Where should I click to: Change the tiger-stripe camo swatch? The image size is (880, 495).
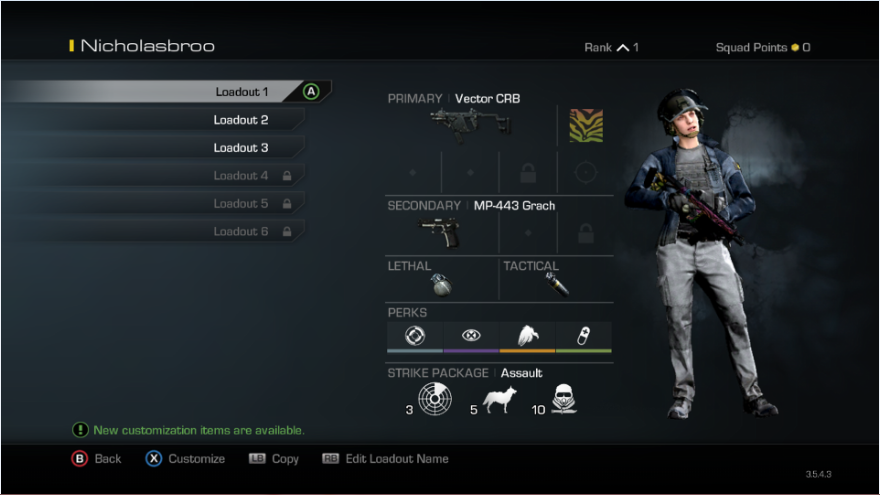586,125
